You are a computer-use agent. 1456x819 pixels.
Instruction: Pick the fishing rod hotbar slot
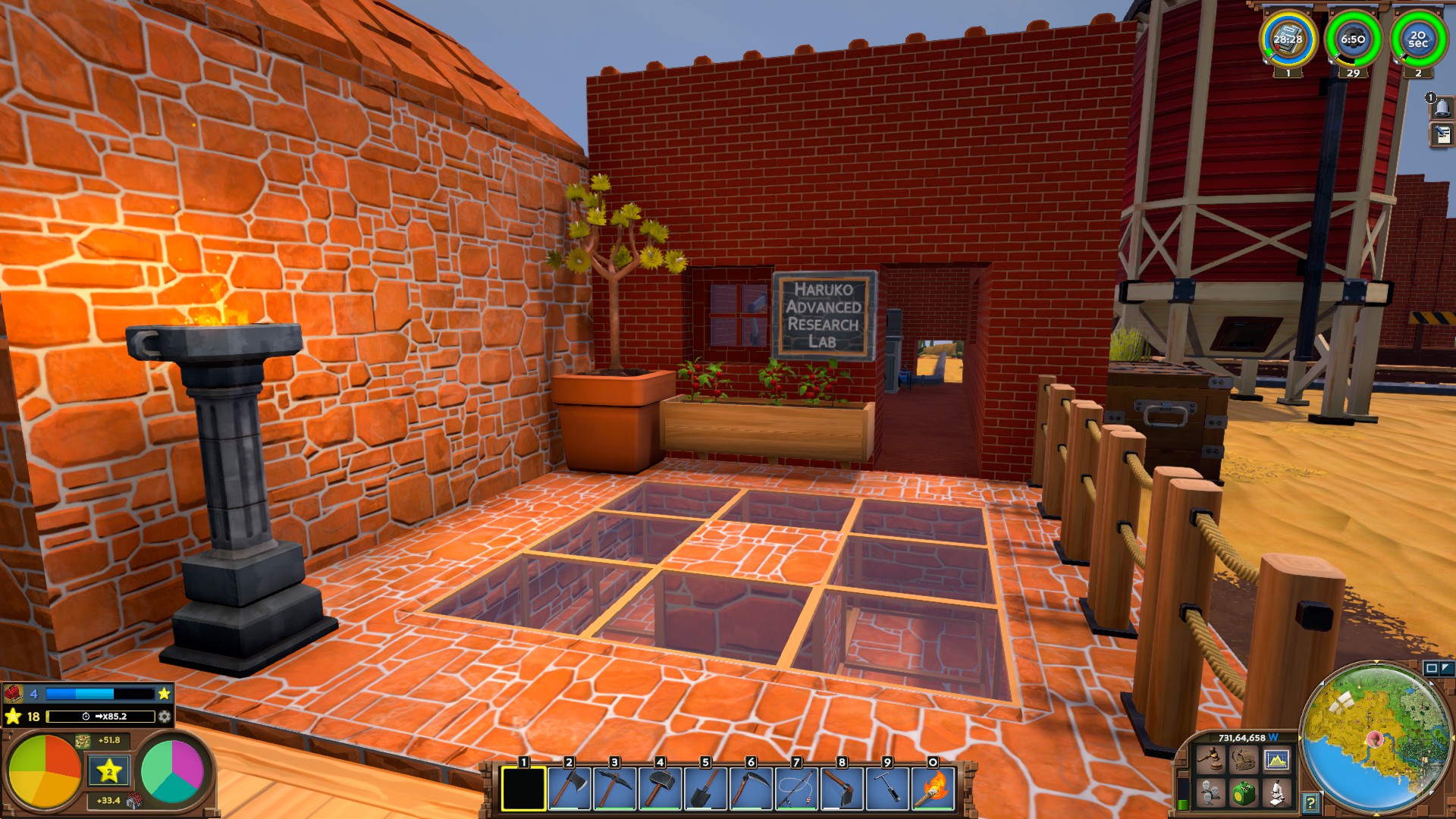796,789
